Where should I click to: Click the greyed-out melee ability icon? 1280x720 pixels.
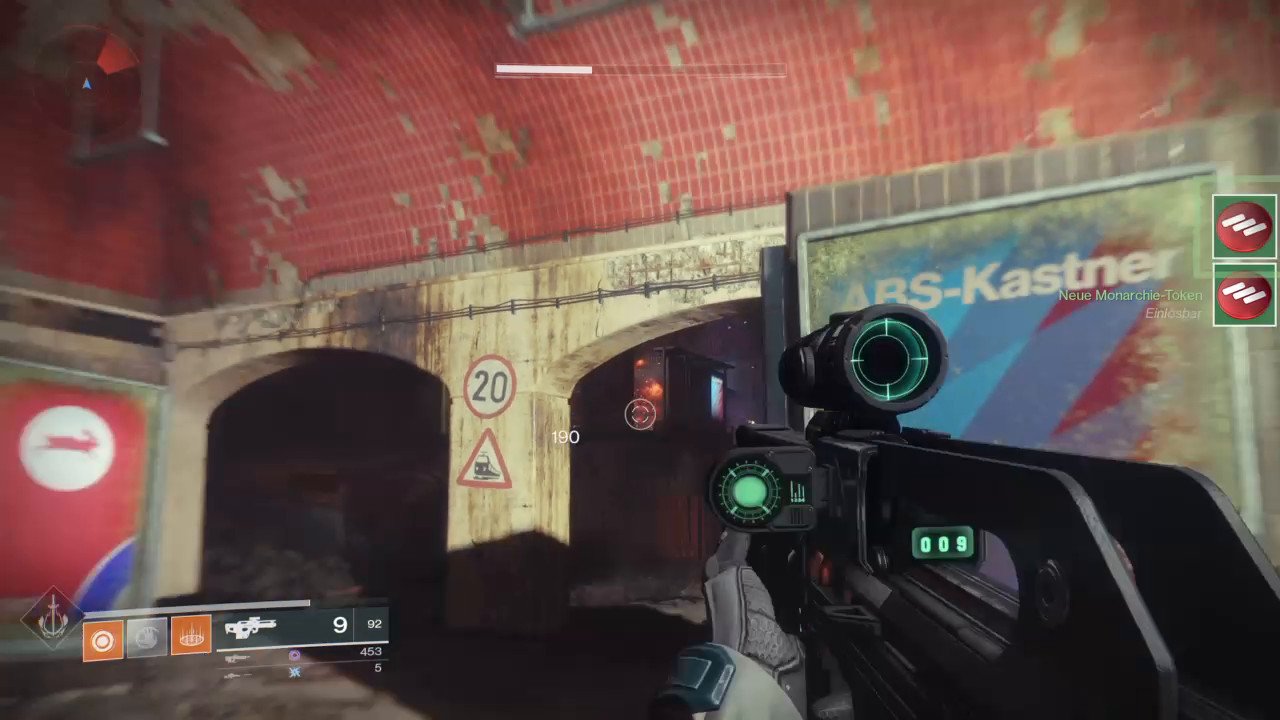(147, 637)
